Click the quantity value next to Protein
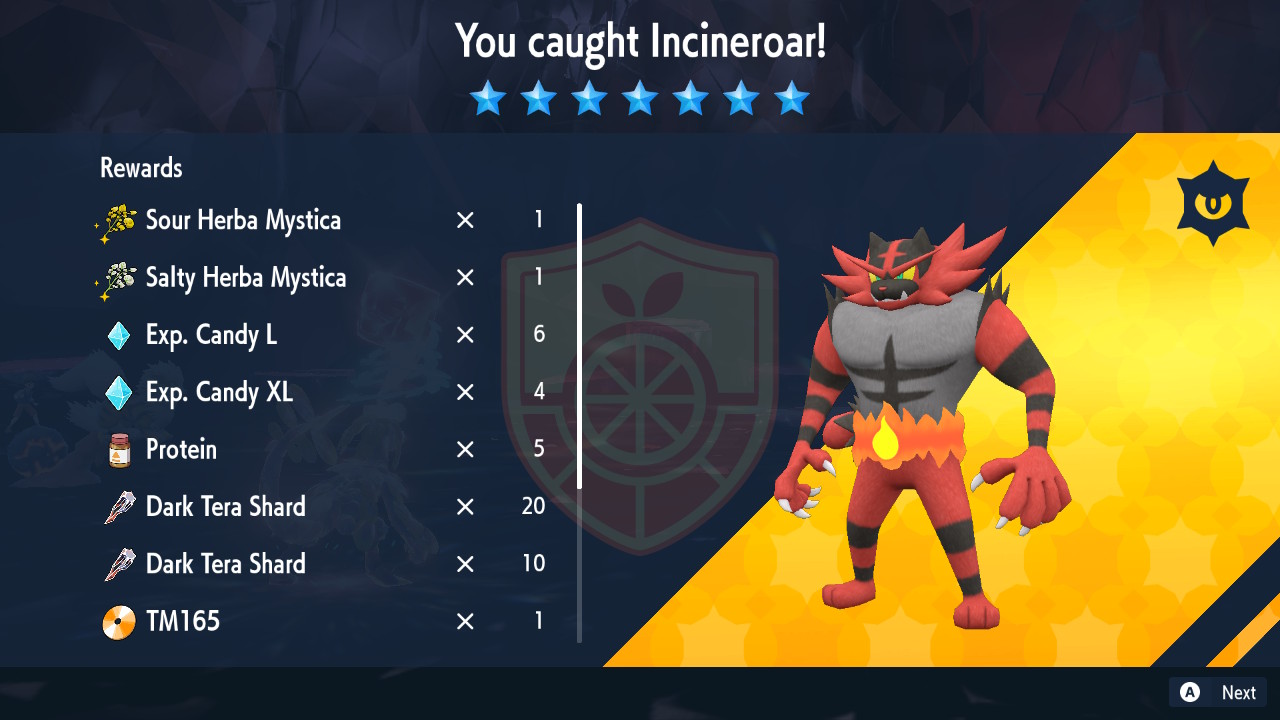The width and height of the screenshot is (1280, 720). point(539,449)
